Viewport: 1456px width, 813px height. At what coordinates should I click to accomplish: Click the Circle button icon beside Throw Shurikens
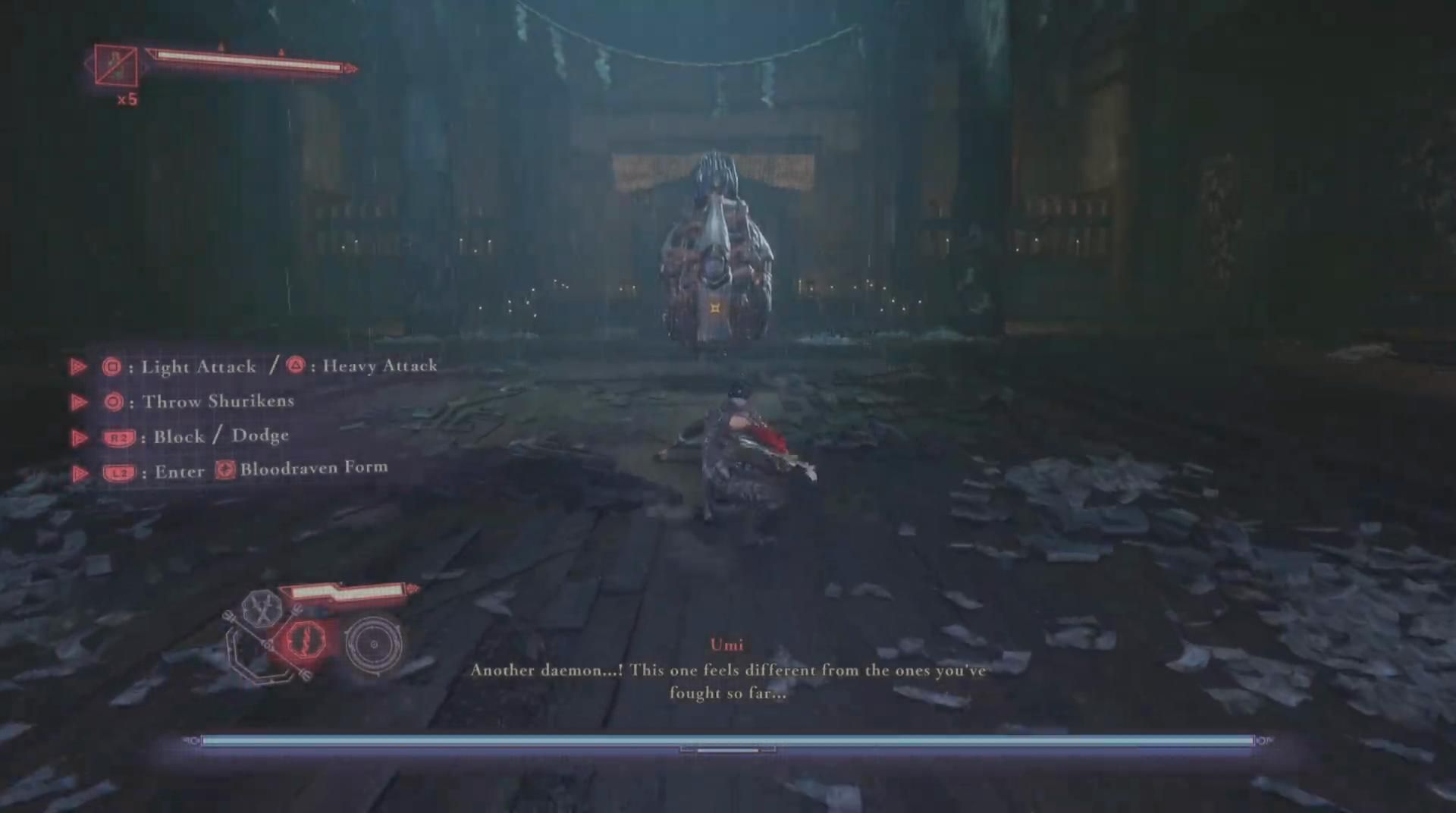[x=112, y=402]
